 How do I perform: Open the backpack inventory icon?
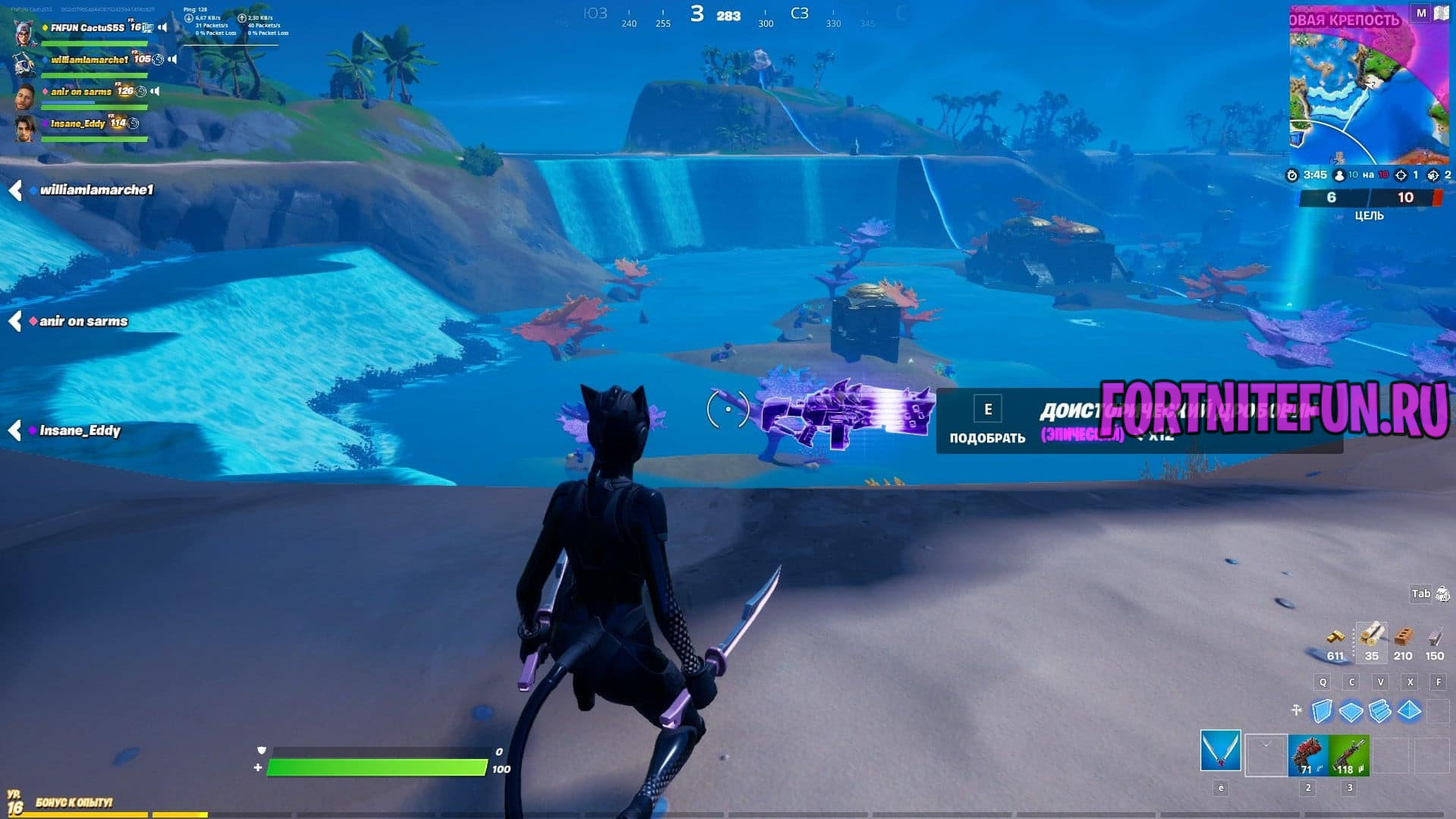[x=1442, y=594]
